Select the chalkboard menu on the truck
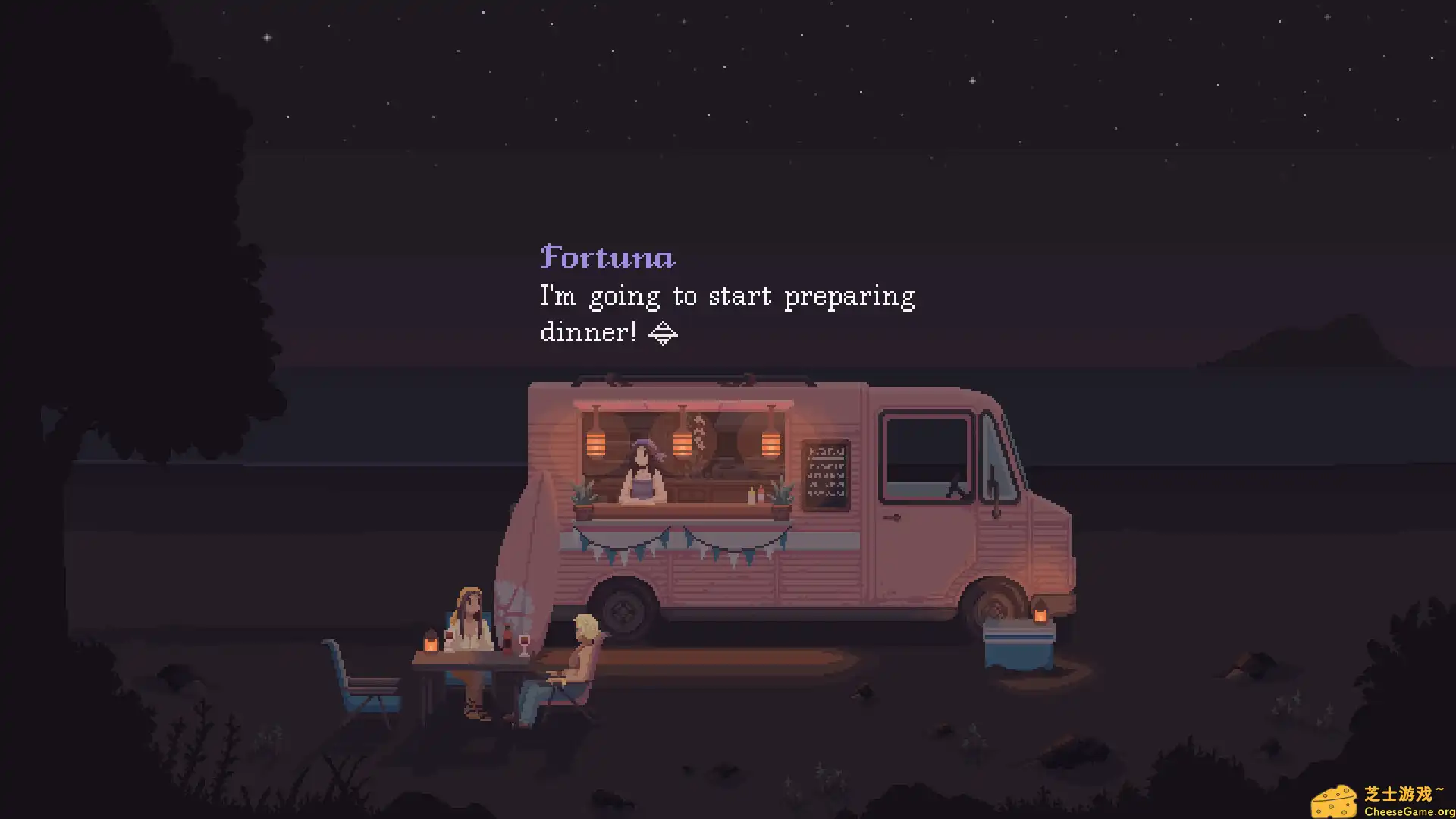 [x=827, y=473]
